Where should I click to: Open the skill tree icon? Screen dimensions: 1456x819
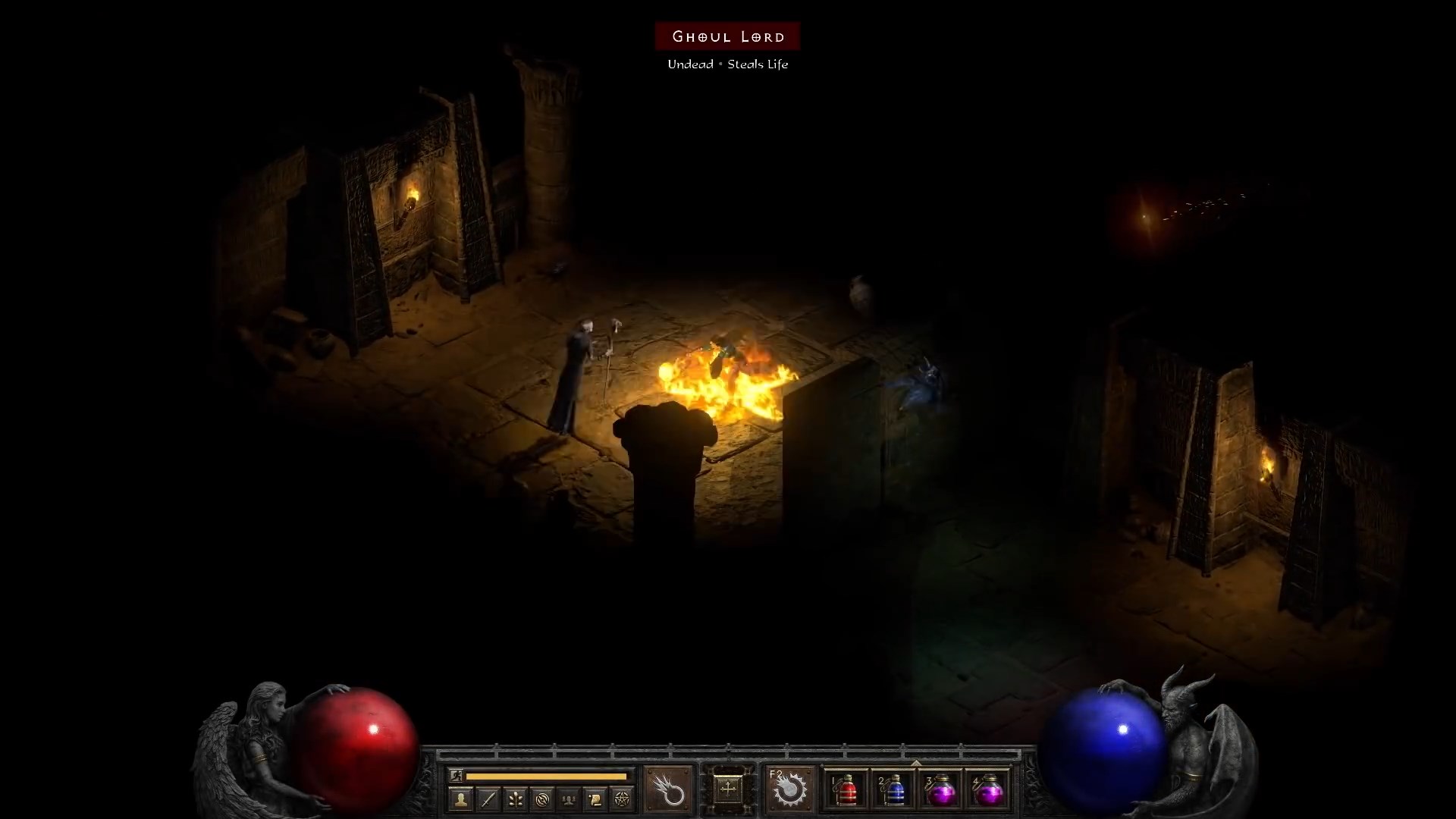tap(516, 799)
